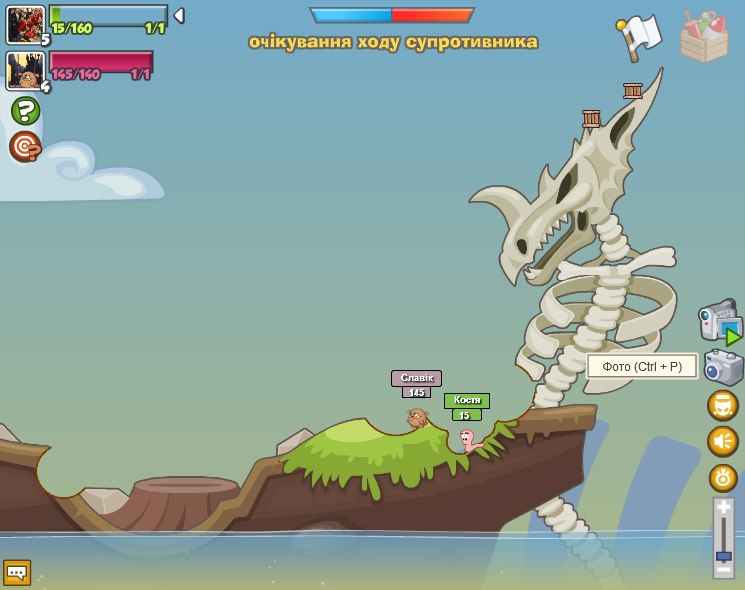This screenshot has width=745, height=590.
Task: Take a screenshot with the photo camera
Action: [723, 367]
